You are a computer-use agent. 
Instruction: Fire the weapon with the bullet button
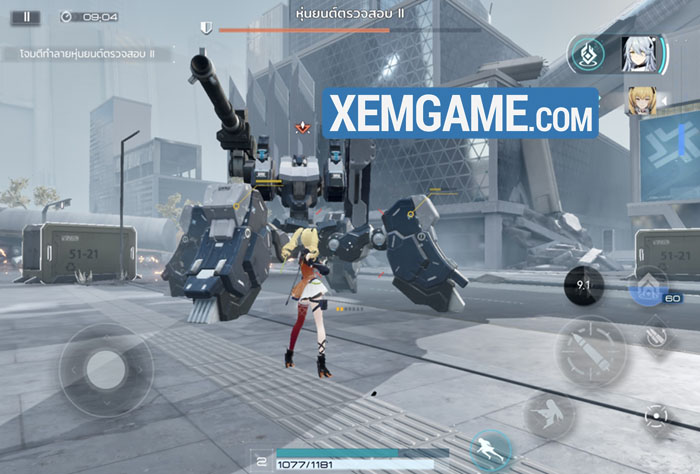coord(592,352)
